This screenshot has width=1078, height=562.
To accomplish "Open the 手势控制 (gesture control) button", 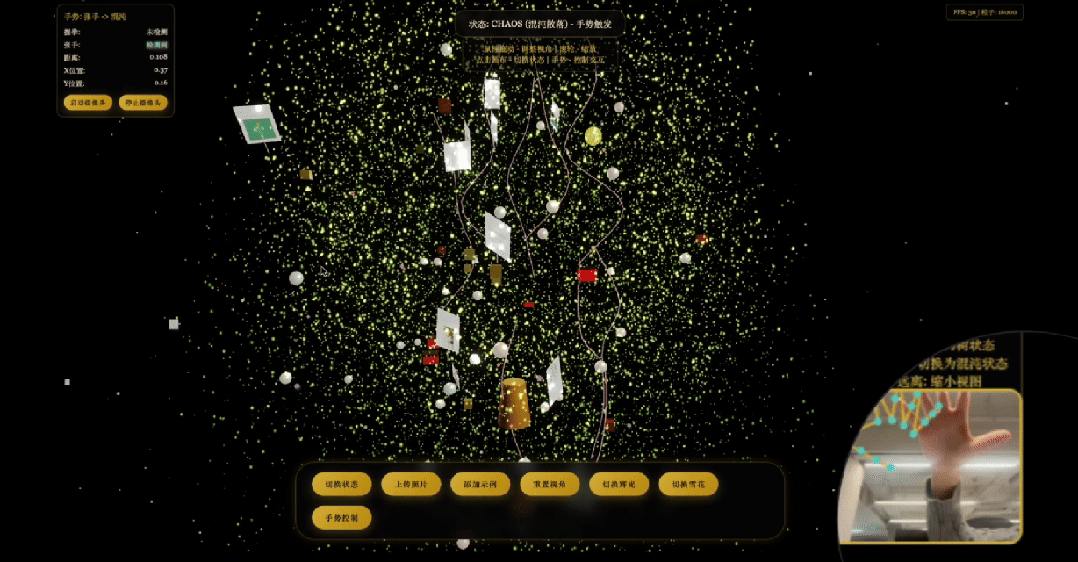I will [x=342, y=518].
